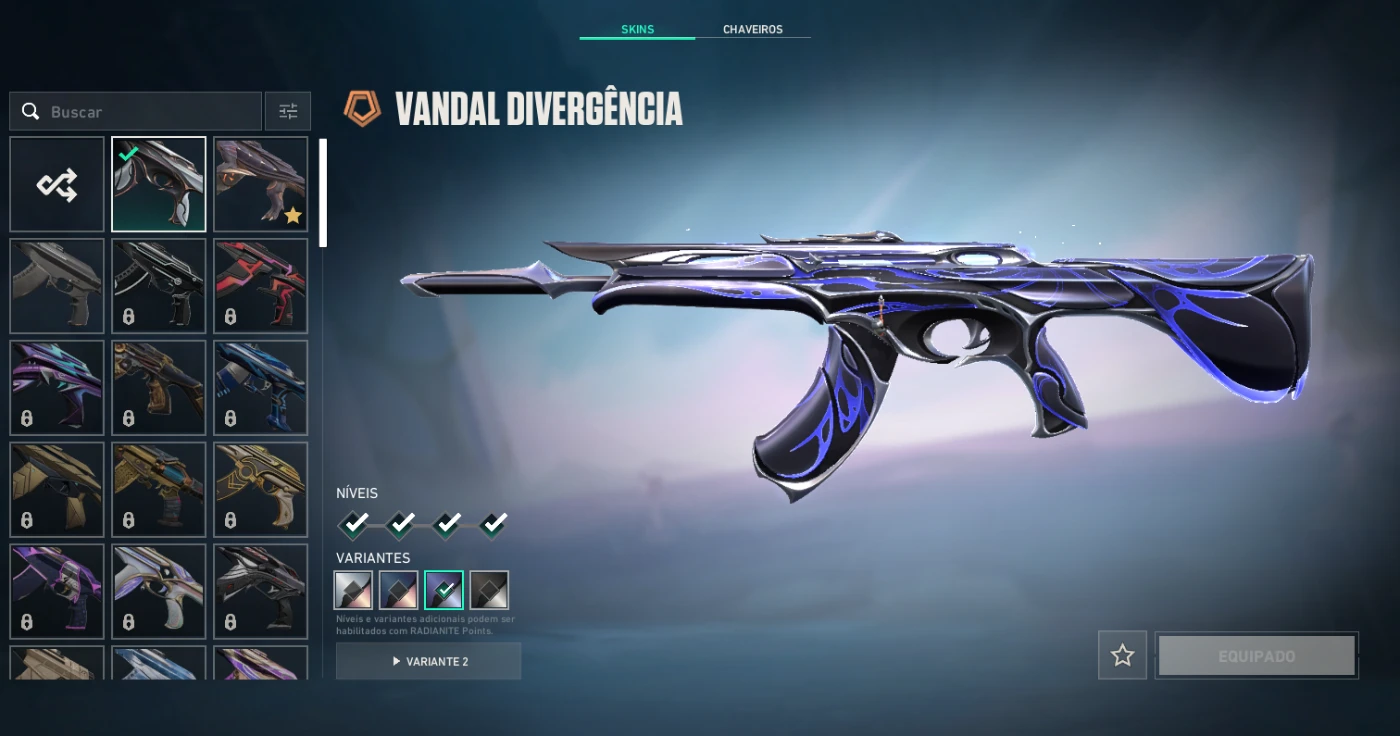Image resolution: width=1400 pixels, height=736 pixels.
Task: Select the last level checkmark under Níveis
Action: coord(493,523)
